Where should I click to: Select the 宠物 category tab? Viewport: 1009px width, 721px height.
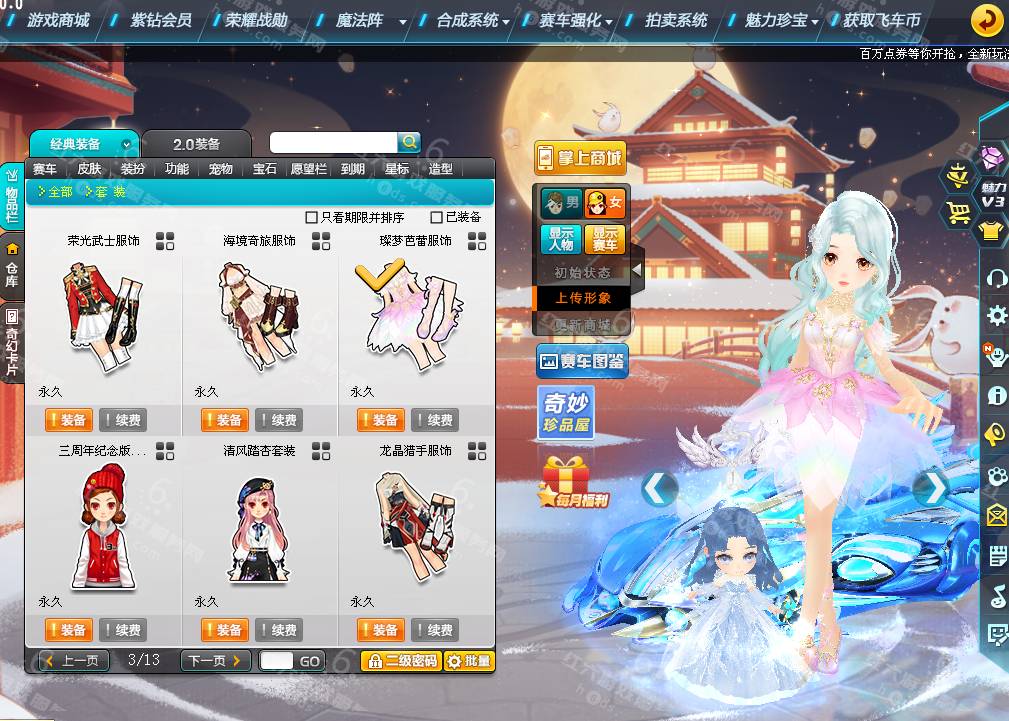[x=220, y=169]
